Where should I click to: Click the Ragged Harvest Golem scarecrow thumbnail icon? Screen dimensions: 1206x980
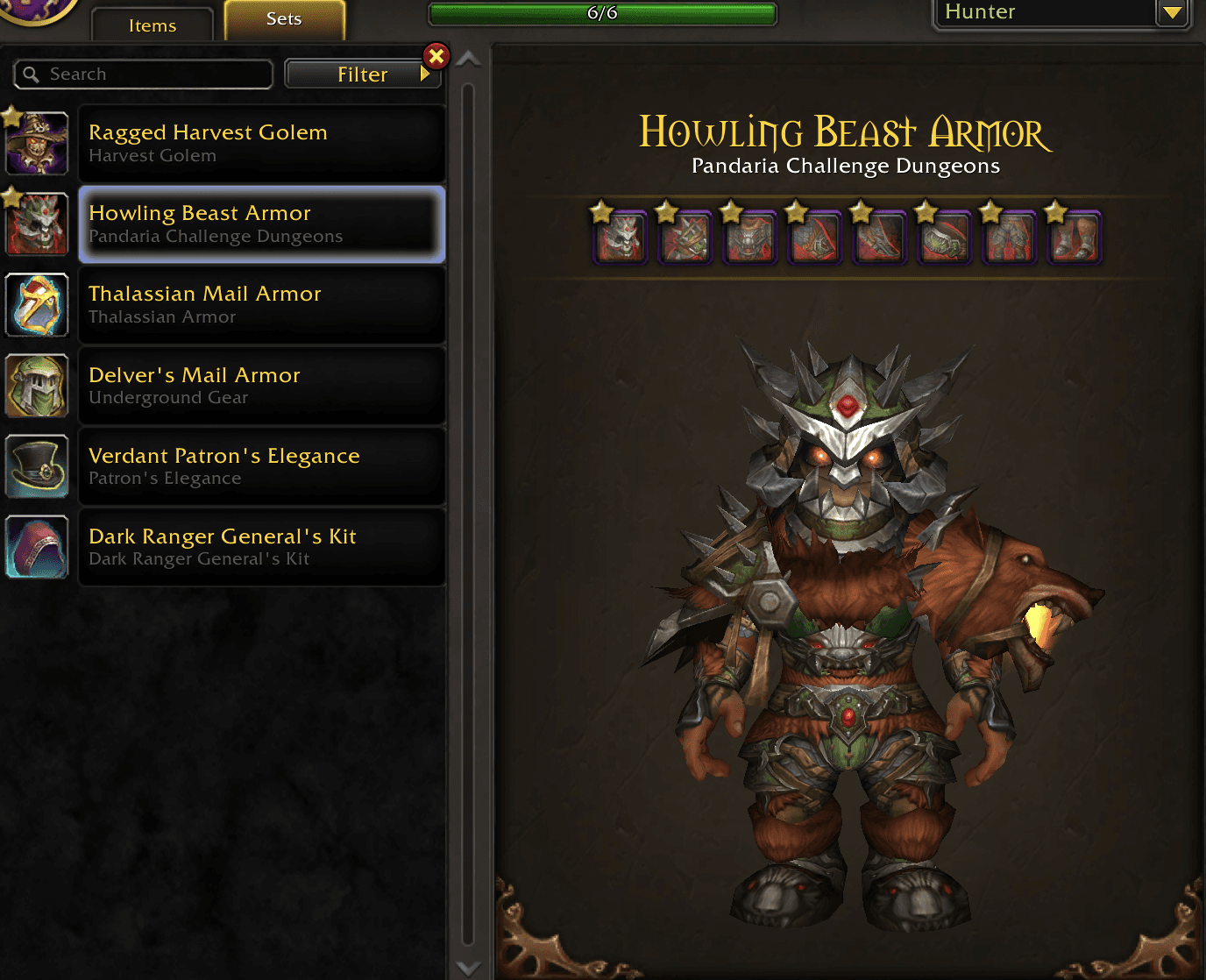coord(36,143)
